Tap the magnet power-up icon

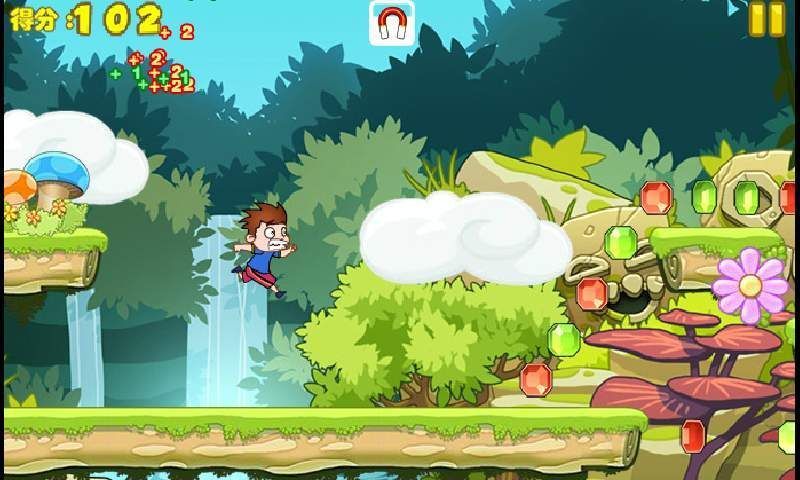point(392,24)
